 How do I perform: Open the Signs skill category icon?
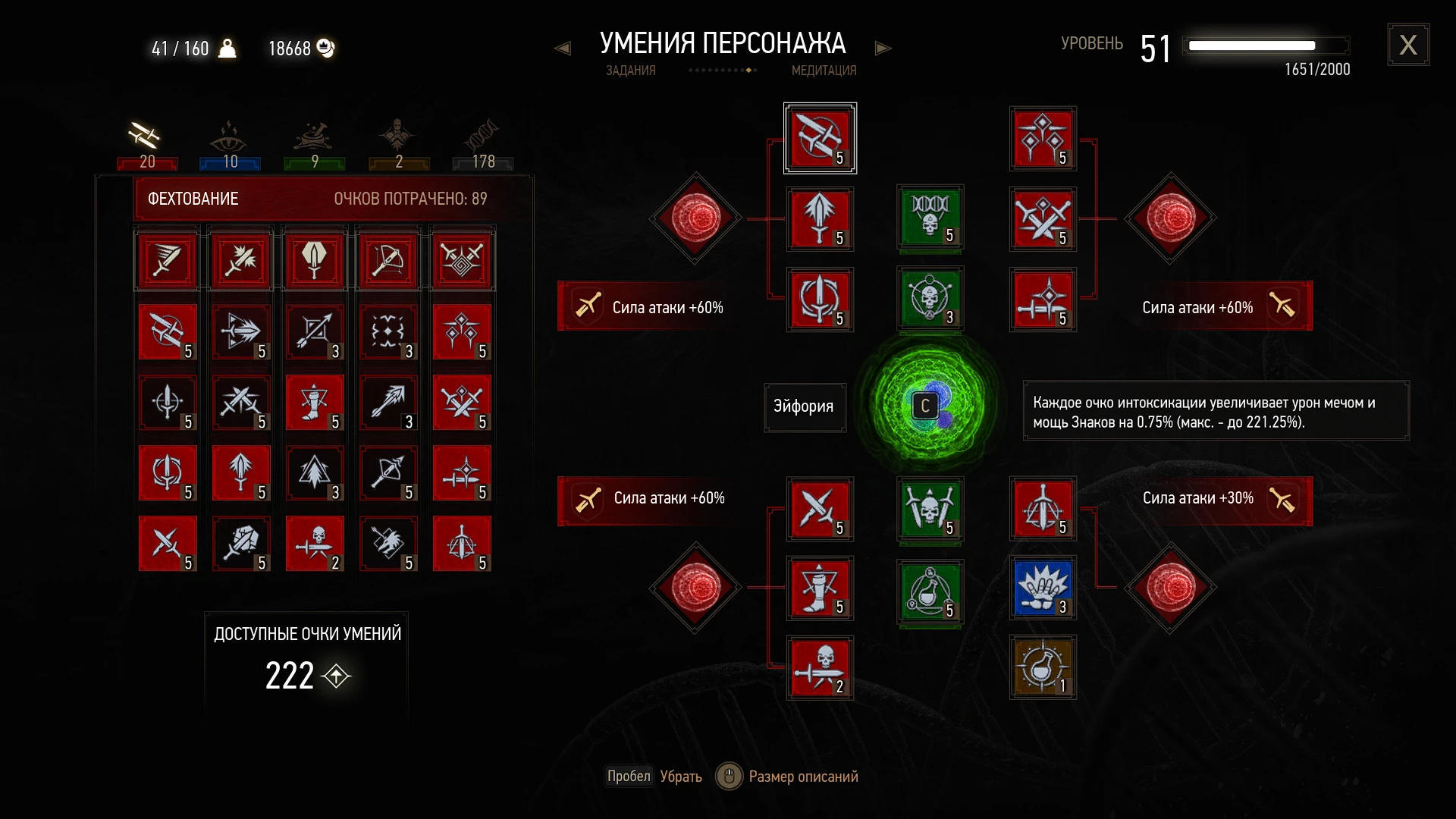230,140
